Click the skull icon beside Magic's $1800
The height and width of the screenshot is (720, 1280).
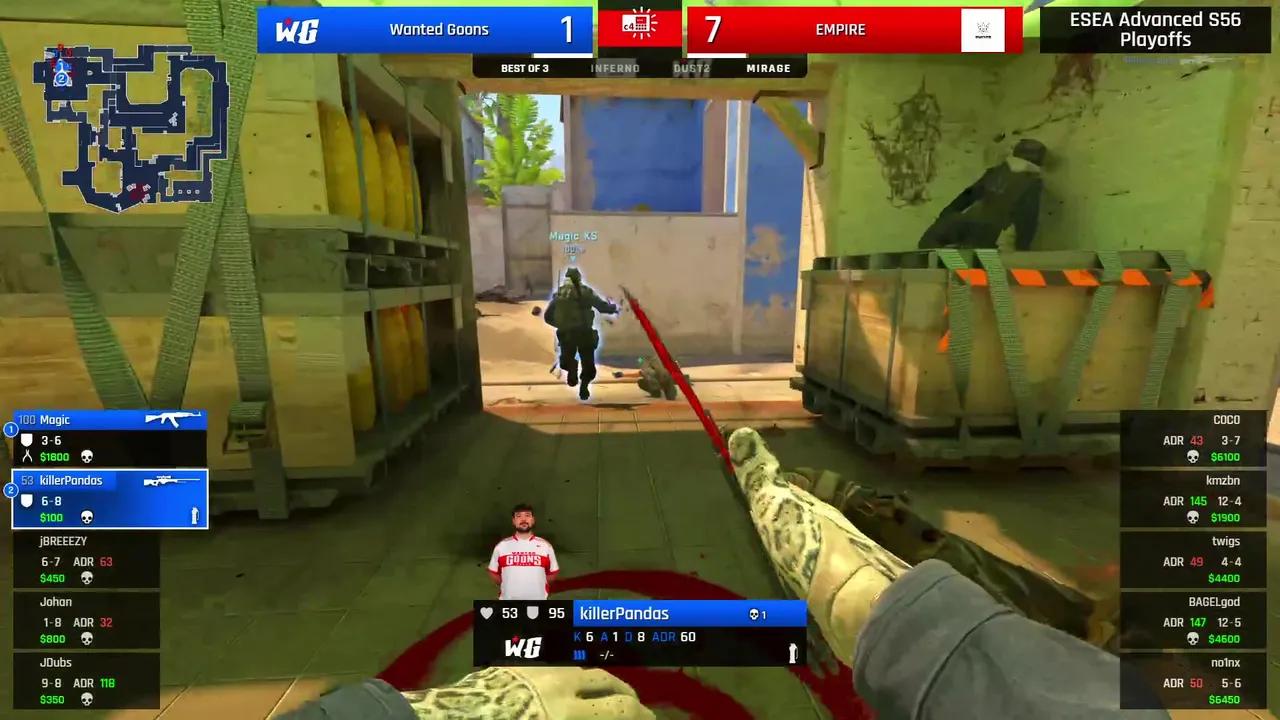pyautogui.click(x=89, y=456)
